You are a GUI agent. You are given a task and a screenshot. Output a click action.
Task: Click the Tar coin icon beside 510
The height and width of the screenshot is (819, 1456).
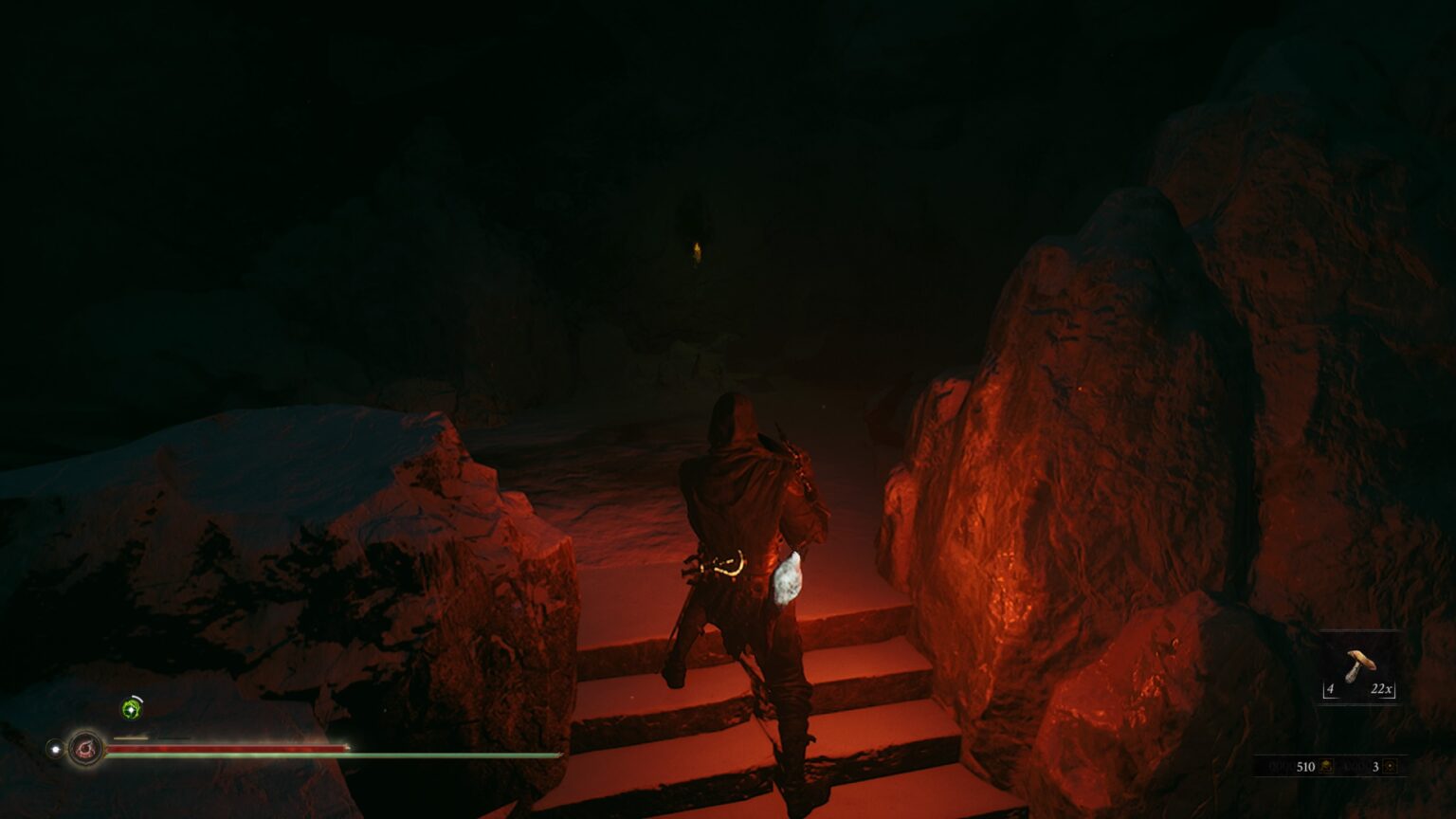(x=1327, y=767)
